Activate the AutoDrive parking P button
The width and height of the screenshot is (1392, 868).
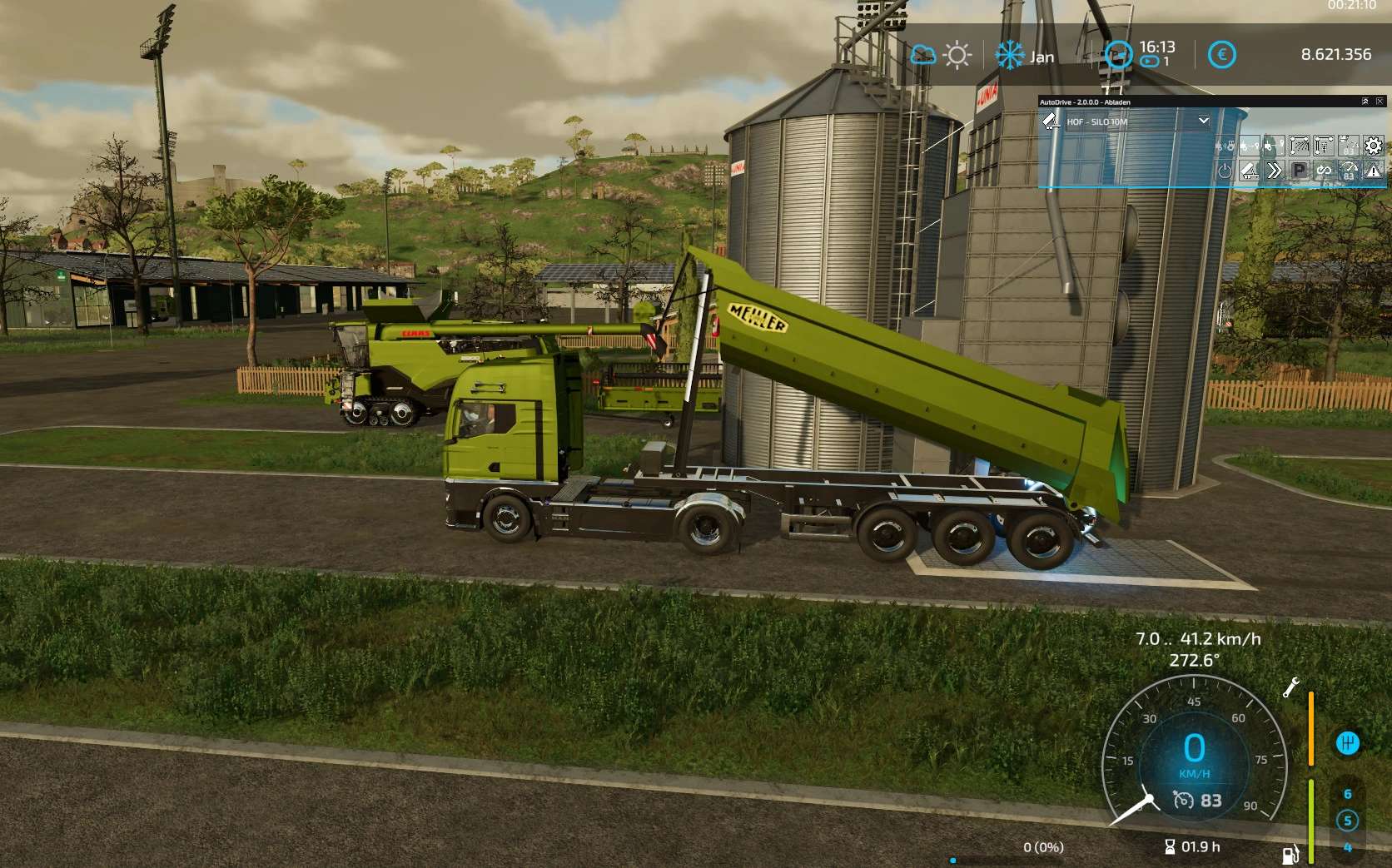(x=1299, y=171)
